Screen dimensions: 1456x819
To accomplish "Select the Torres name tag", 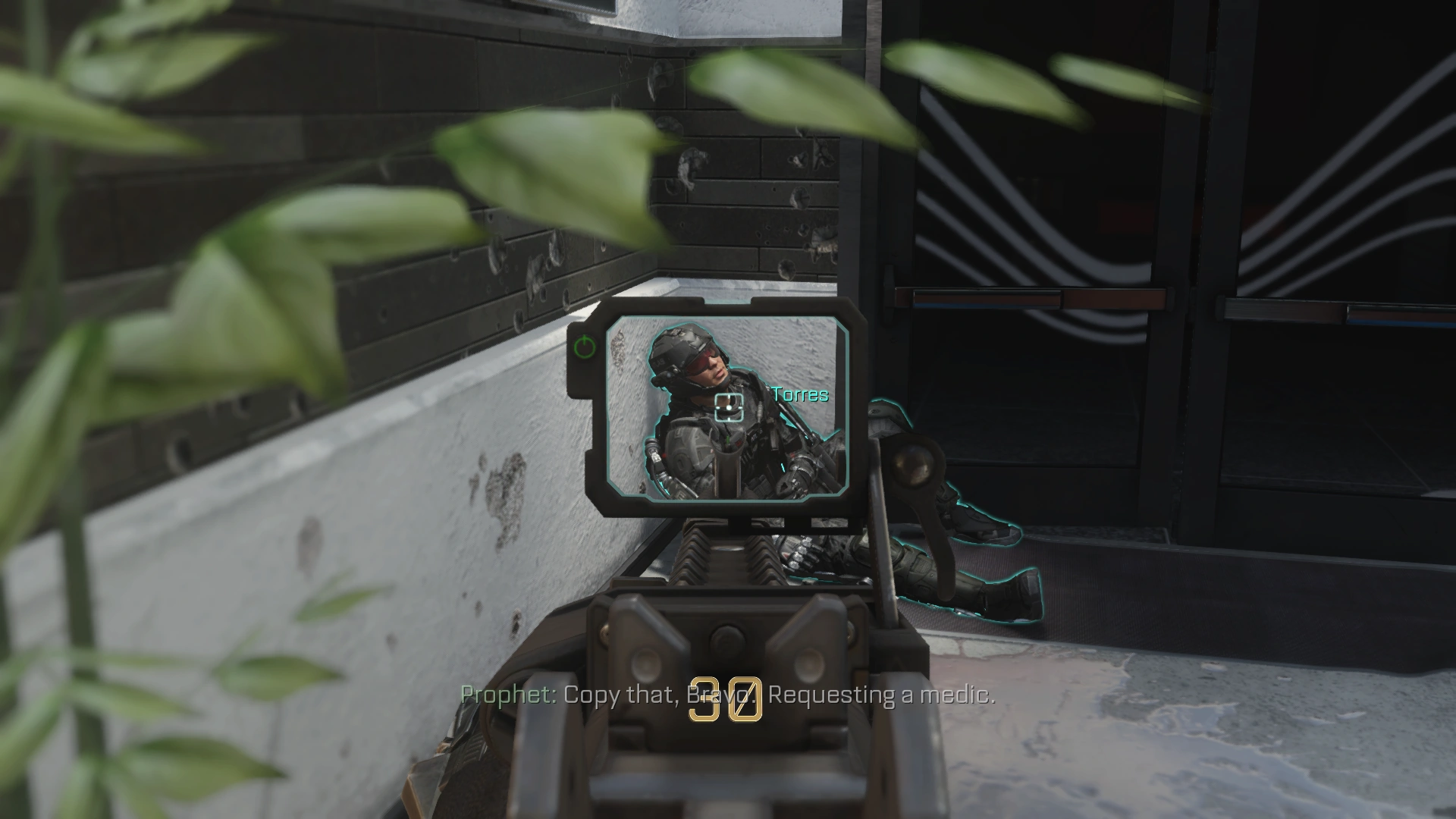I will (798, 395).
